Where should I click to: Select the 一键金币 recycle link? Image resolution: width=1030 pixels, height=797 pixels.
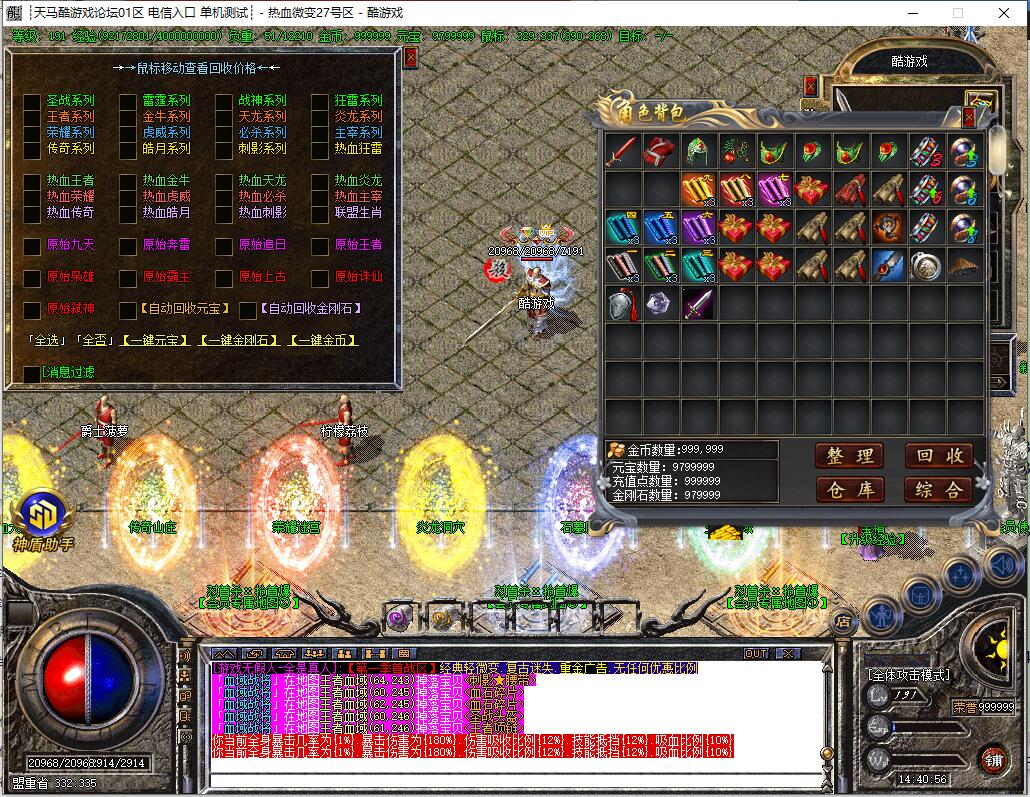point(323,340)
